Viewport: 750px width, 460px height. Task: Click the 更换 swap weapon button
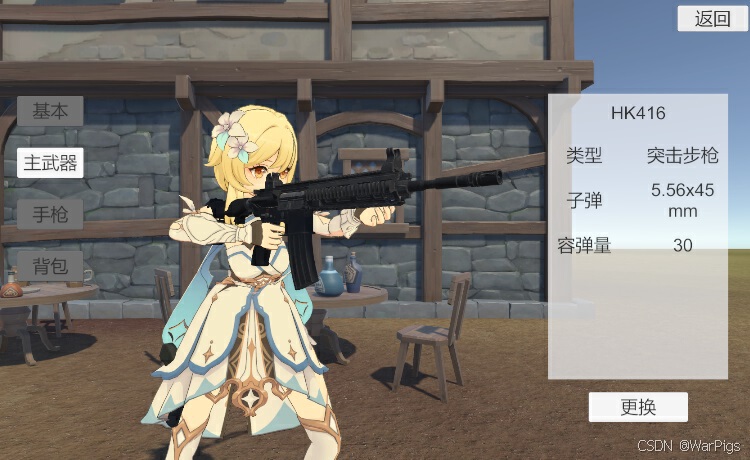coord(638,407)
